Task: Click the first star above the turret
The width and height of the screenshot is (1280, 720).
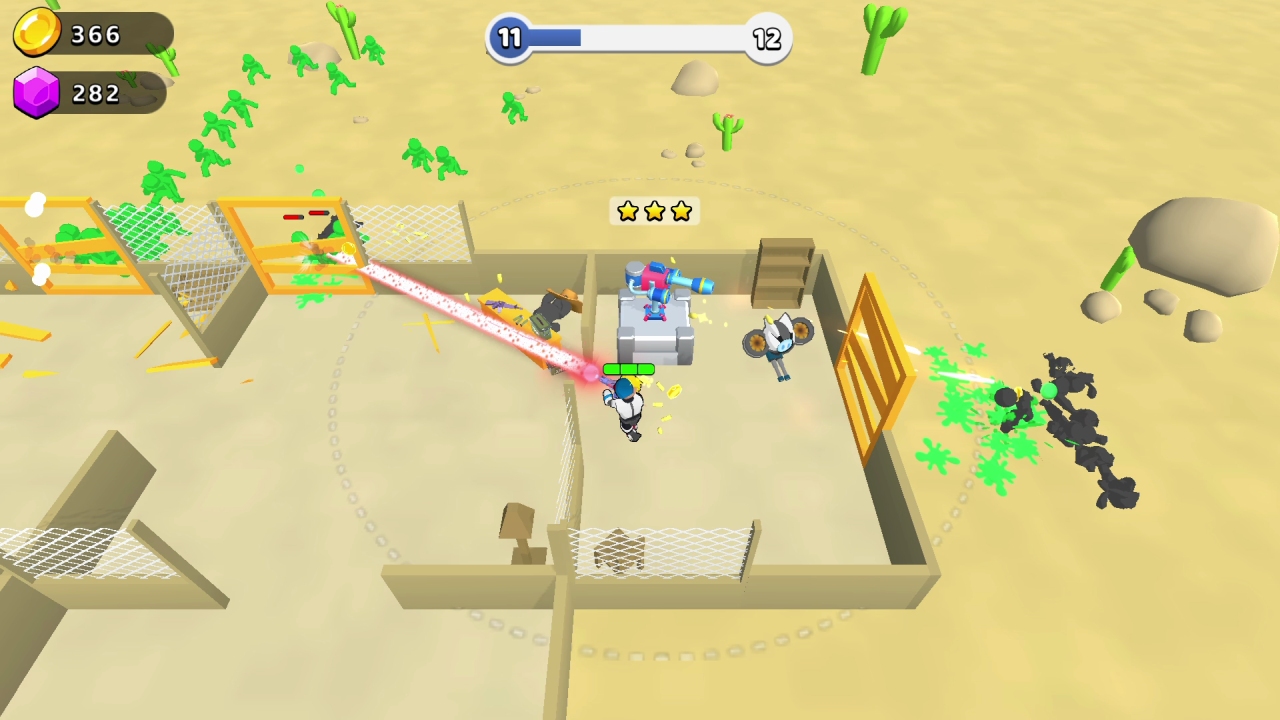Action: (628, 211)
